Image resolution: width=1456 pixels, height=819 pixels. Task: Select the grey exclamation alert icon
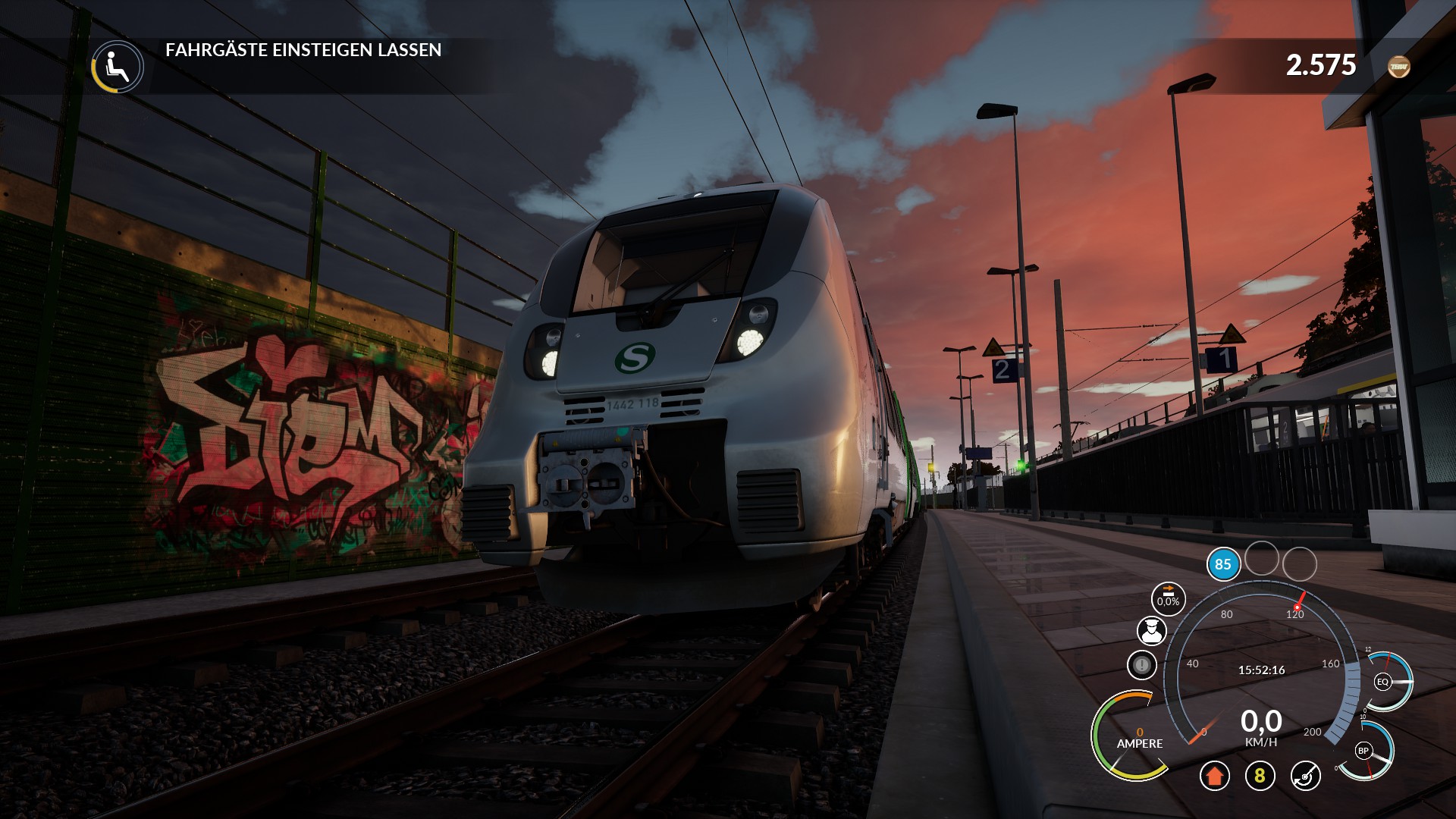pos(1141,666)
